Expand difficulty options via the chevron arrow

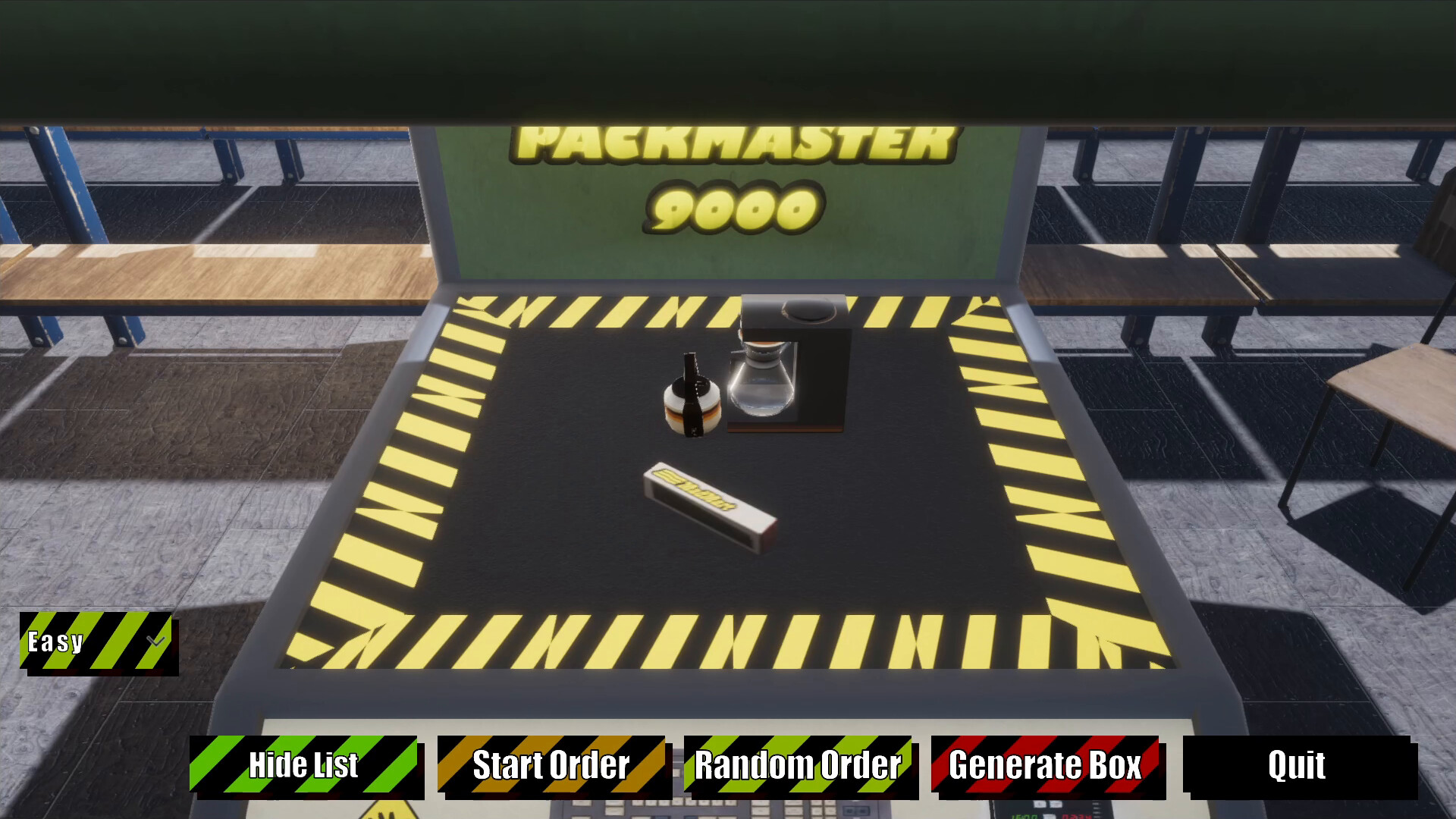[155, 642]
